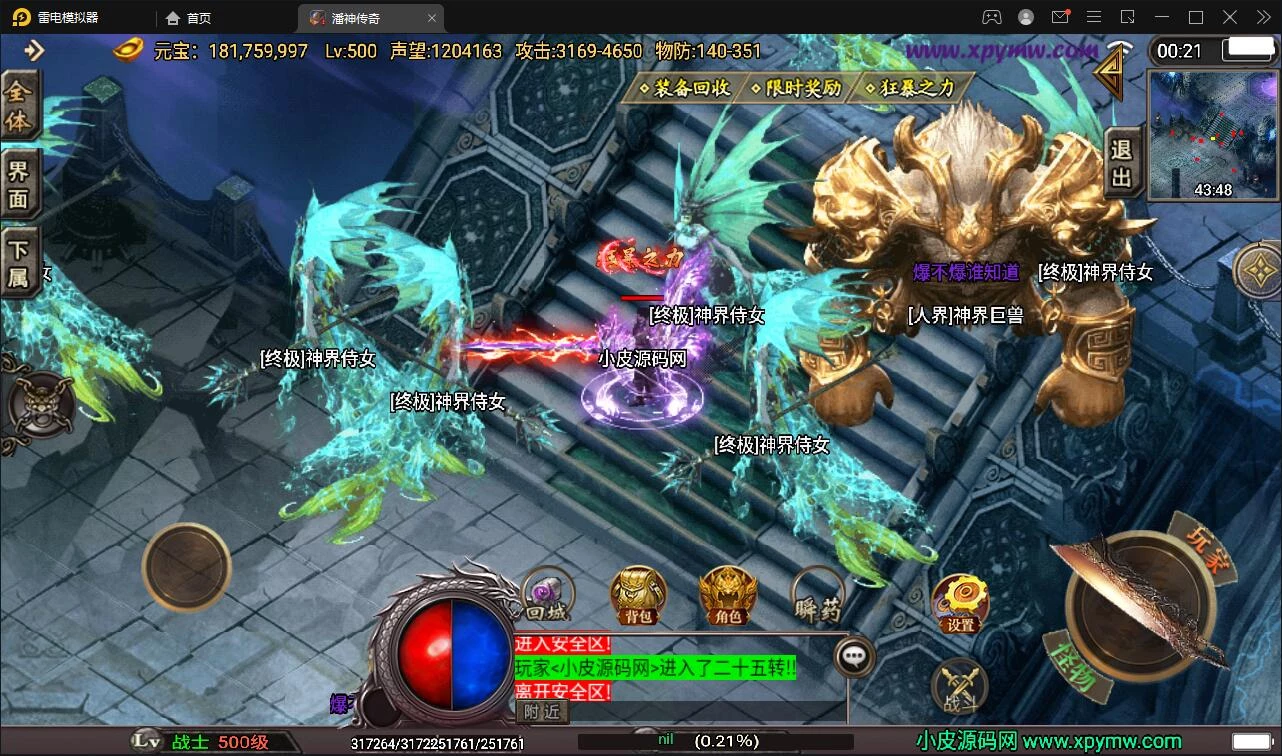The height and width of the screenshot is (756, 1282).
Task: Toggle the 战斗 combat mode button
Action: click(x=960, y=686)
